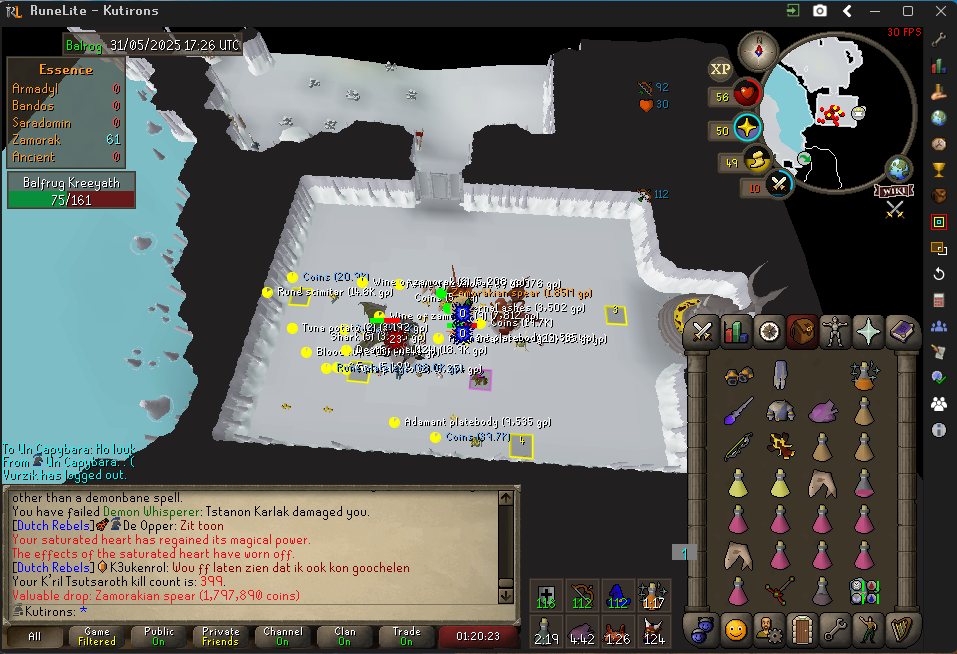Open the Combat Options tab
Image resolution: width=957 pixels, height=654 pixels.
702,331
